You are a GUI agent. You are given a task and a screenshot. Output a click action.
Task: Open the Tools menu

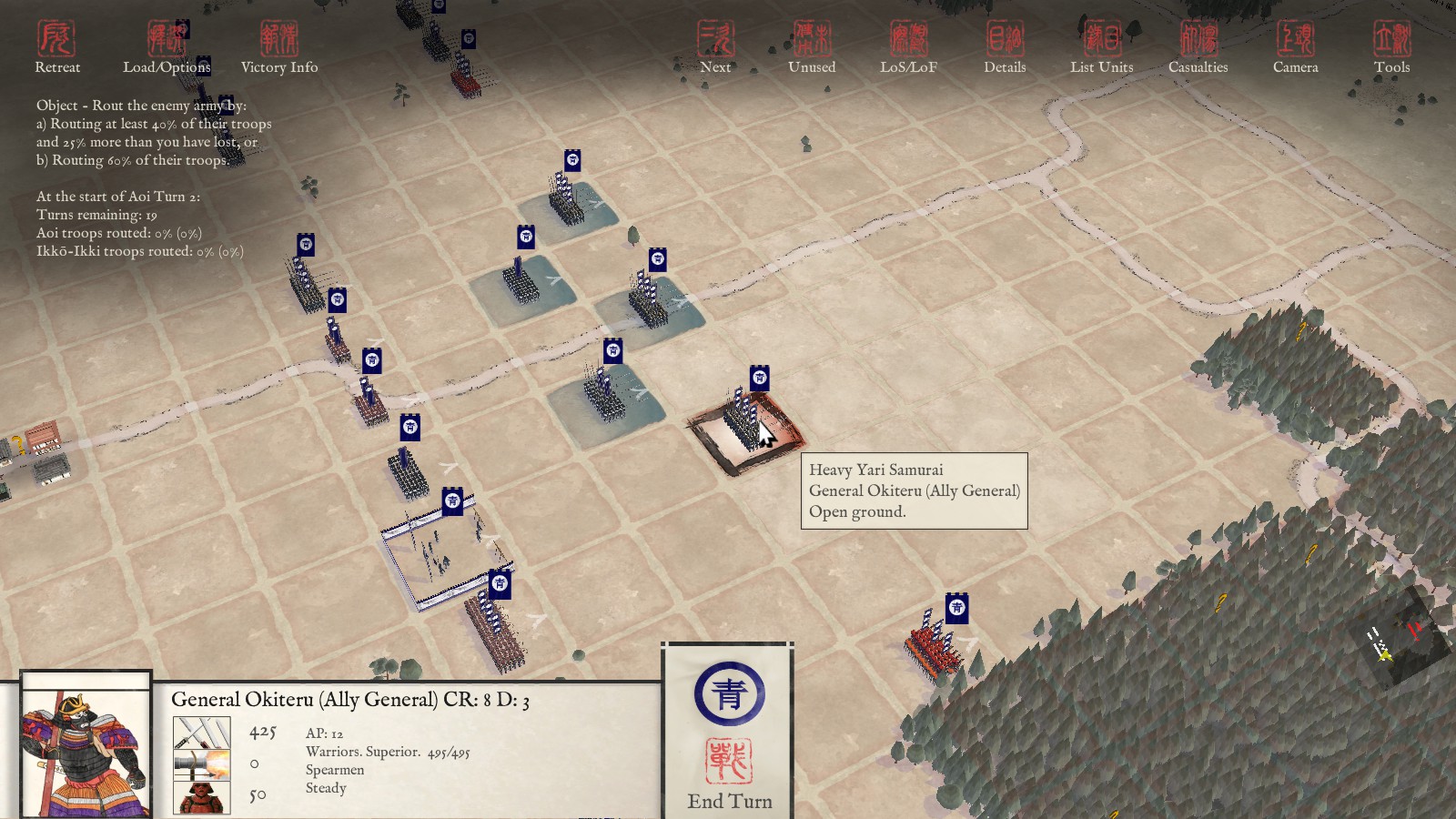click(x=1391, y=47)
